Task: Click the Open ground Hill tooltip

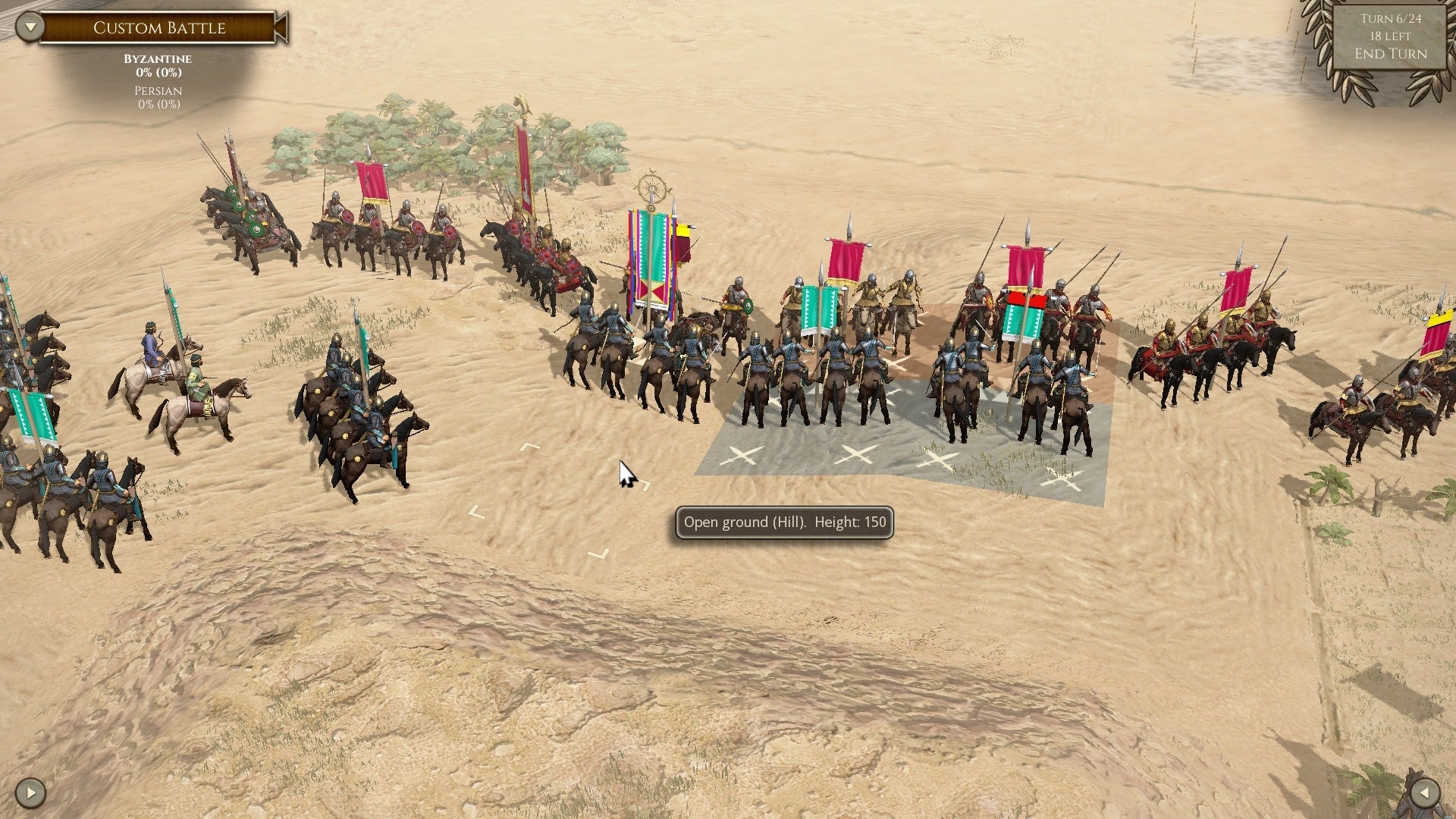Action: [x=786, y=522]
